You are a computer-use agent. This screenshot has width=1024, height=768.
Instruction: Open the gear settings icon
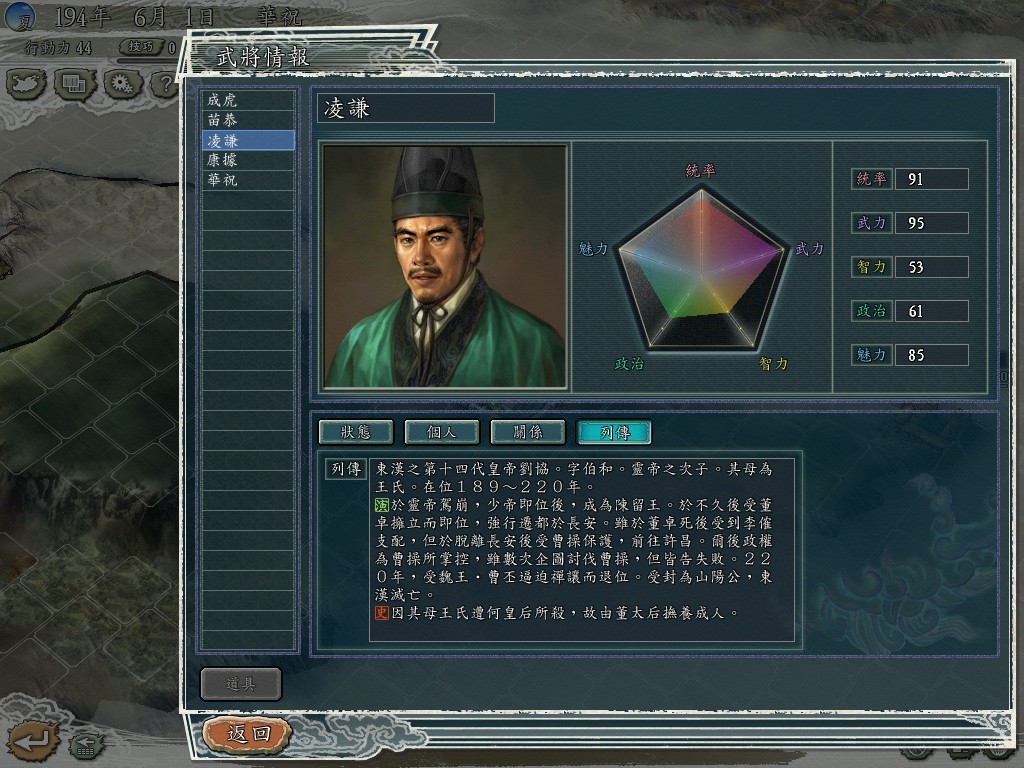[x=122, y=83]
